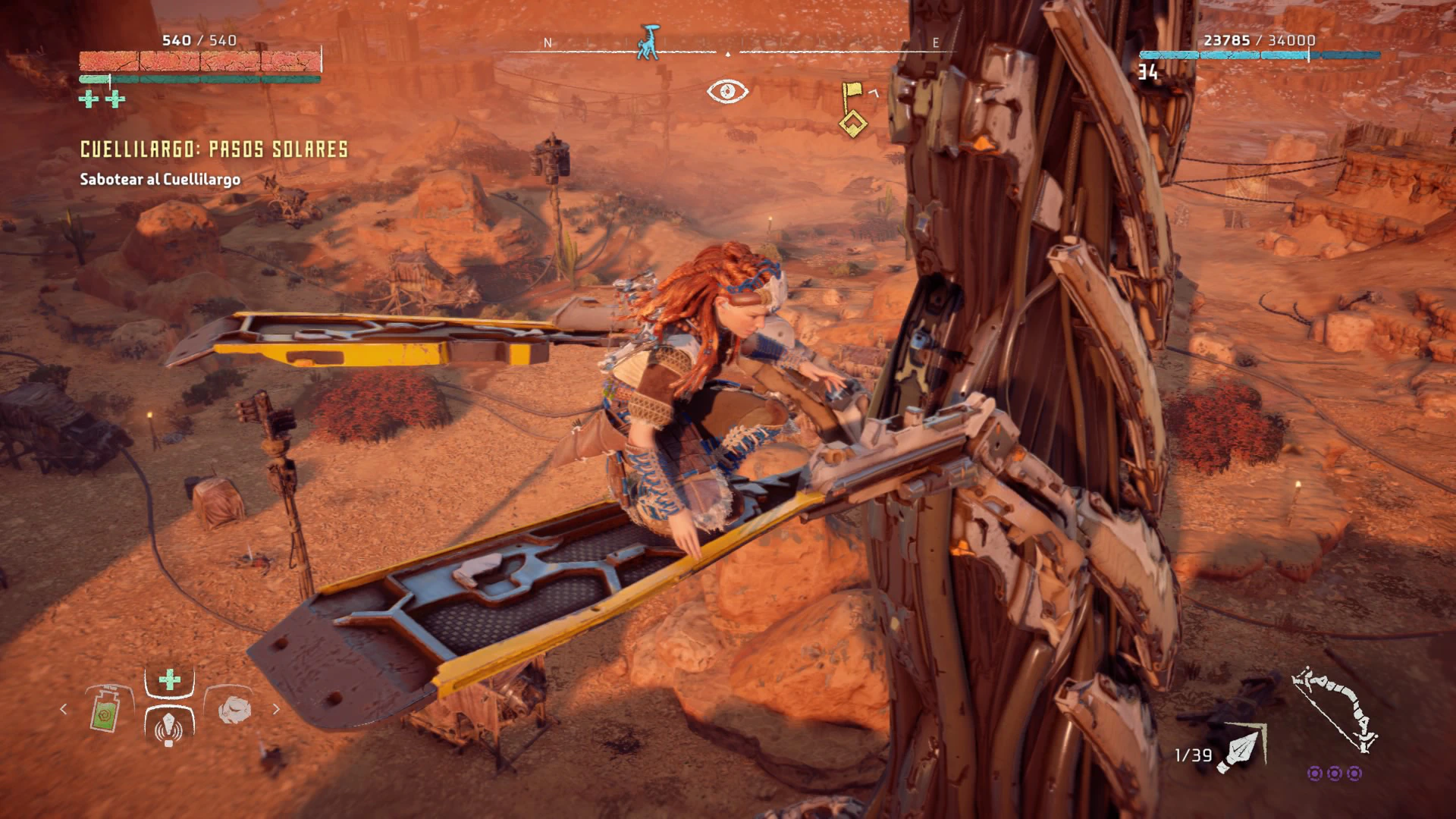Select the yellow flag quest marker
Viewport: 1456px width, 819px height.
pos(853,108)
